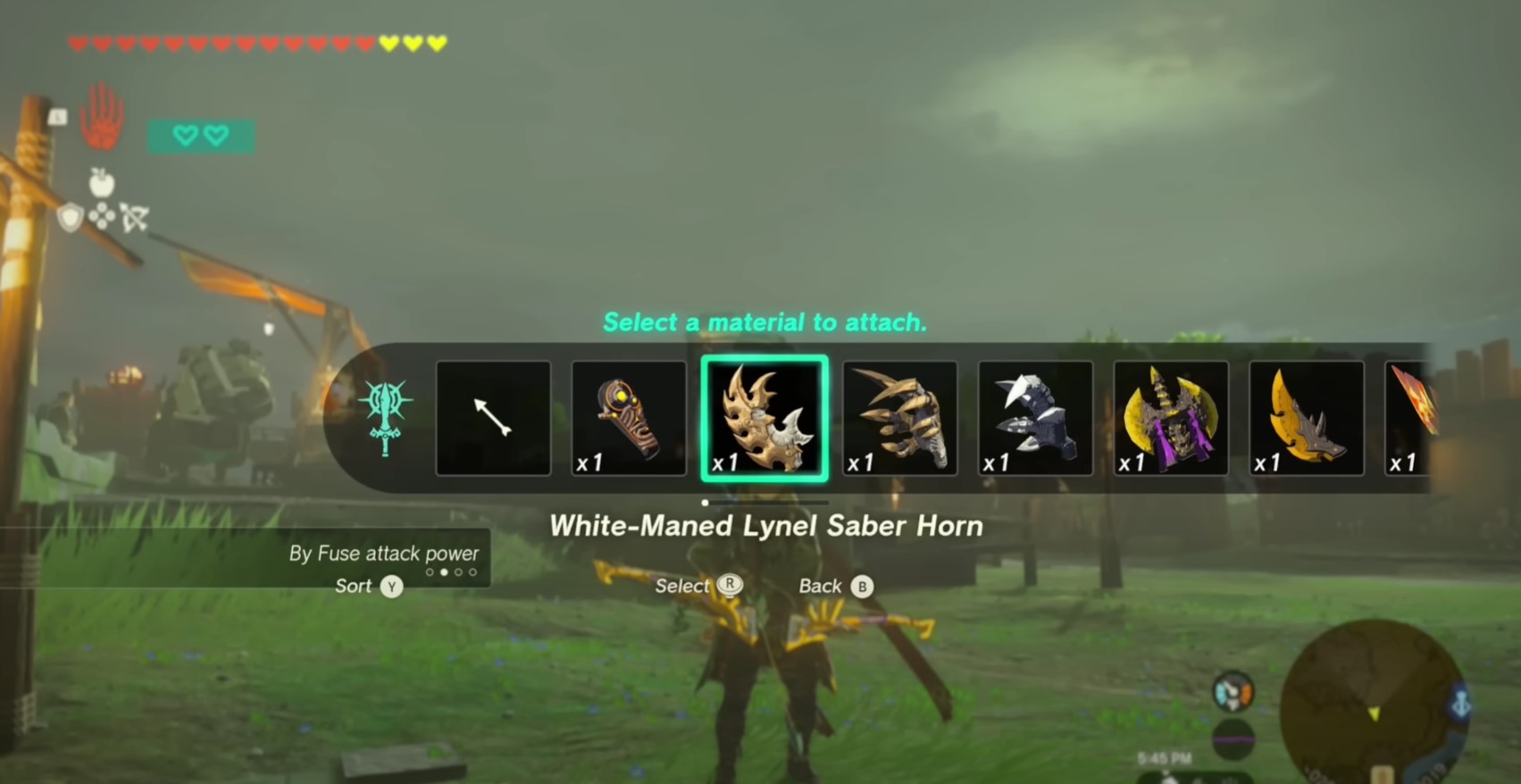Image resolution: width=1521 pixels, height=784 pixels.
Task: Click the bow and arrow quick-select icon
Action: (x=136, y=219)
